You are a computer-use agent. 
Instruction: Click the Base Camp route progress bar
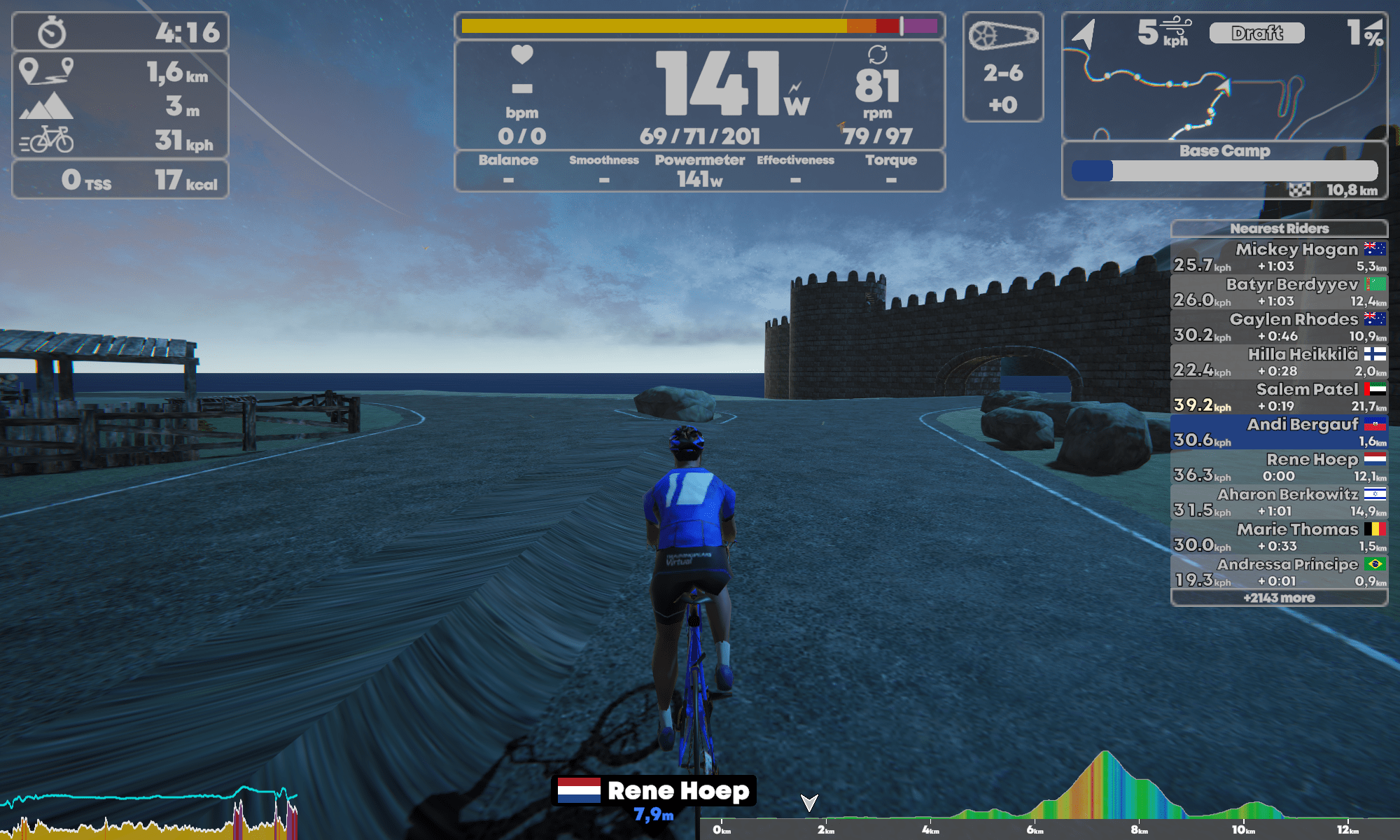point(1224,171)
